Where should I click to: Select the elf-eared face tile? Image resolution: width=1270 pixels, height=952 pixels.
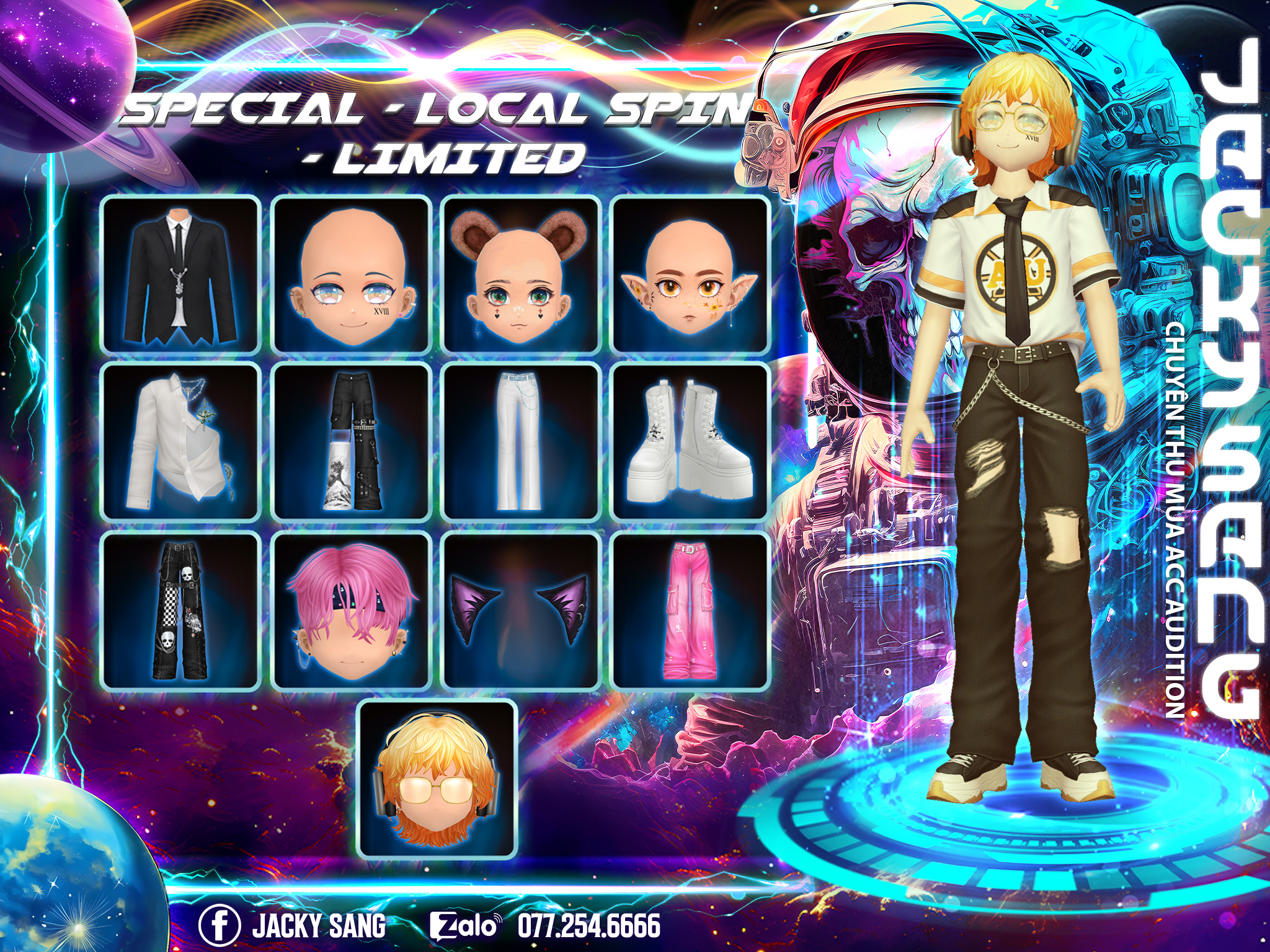(691, 275)
